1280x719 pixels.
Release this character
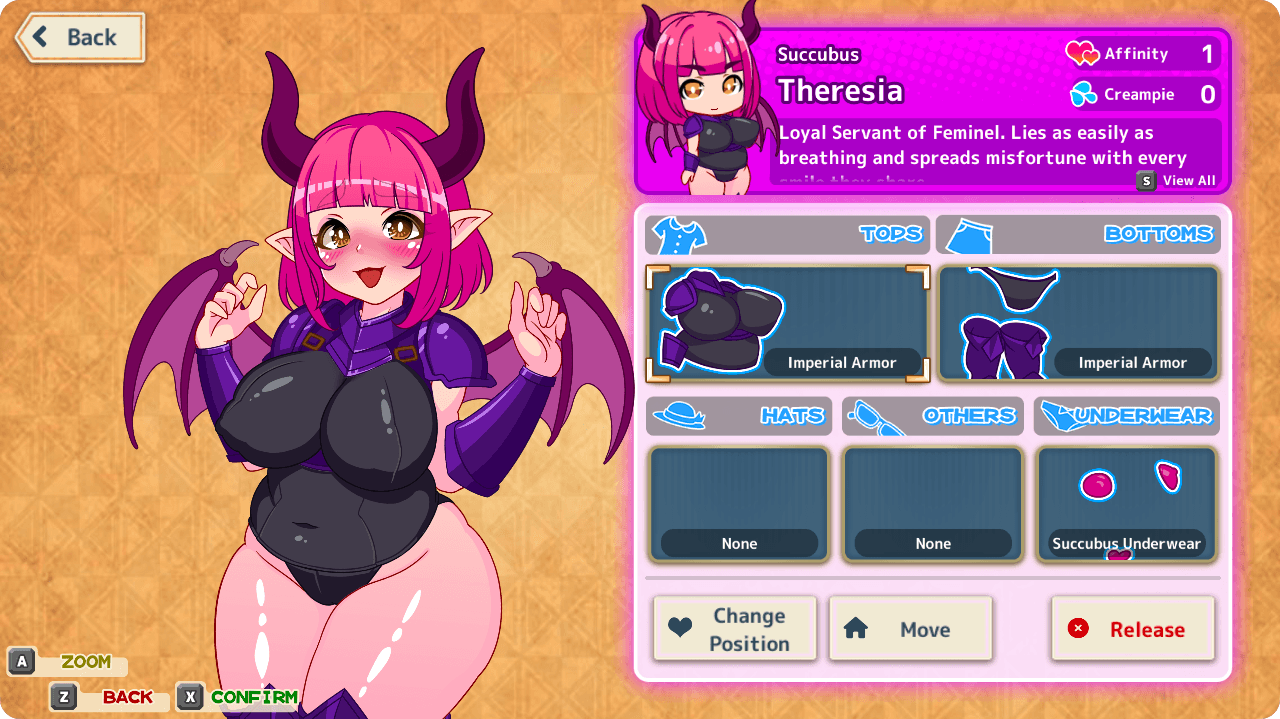(x=1132, y=629)
